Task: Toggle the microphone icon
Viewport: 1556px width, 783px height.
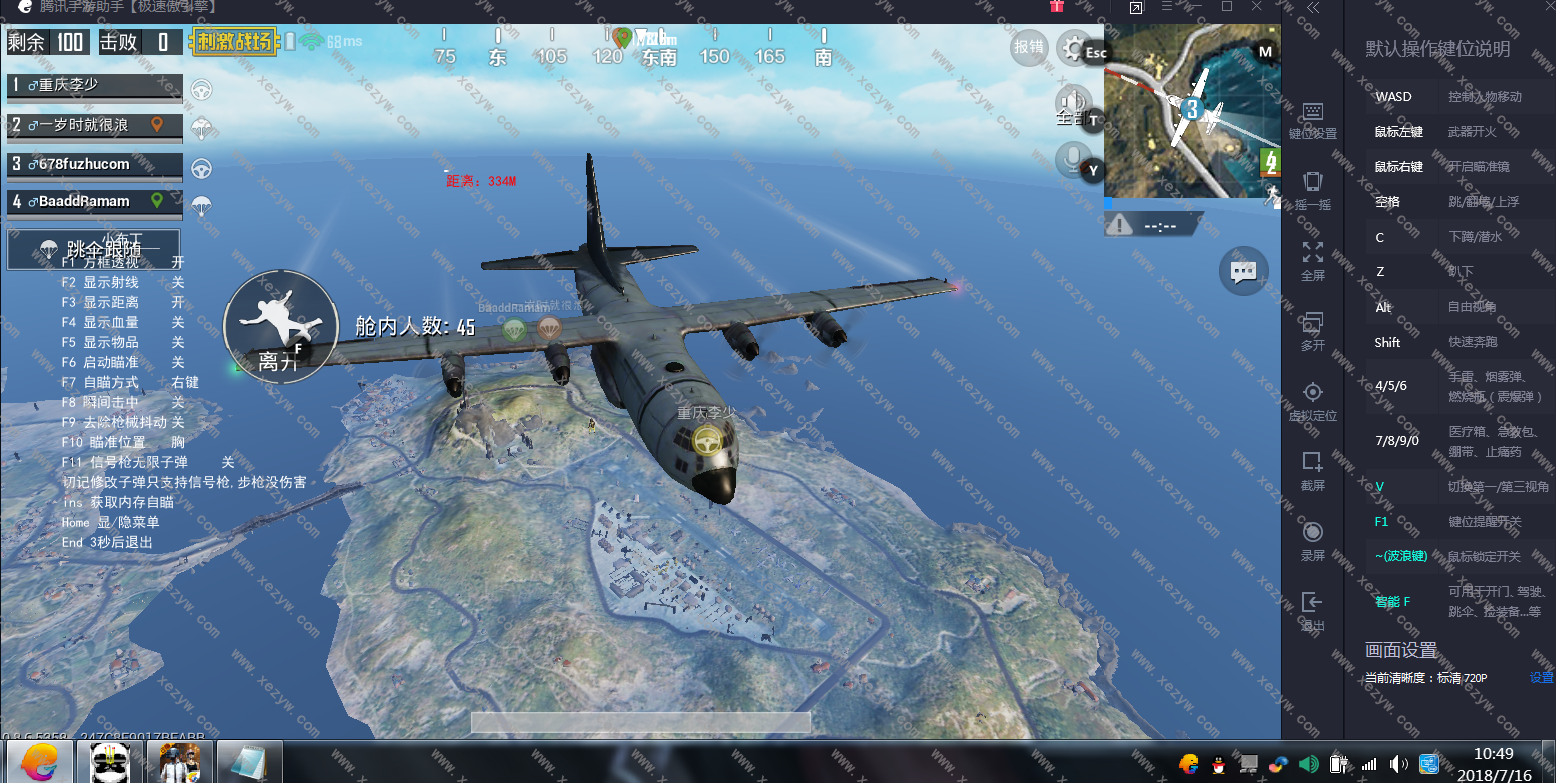Action: tap(1073, 159)
